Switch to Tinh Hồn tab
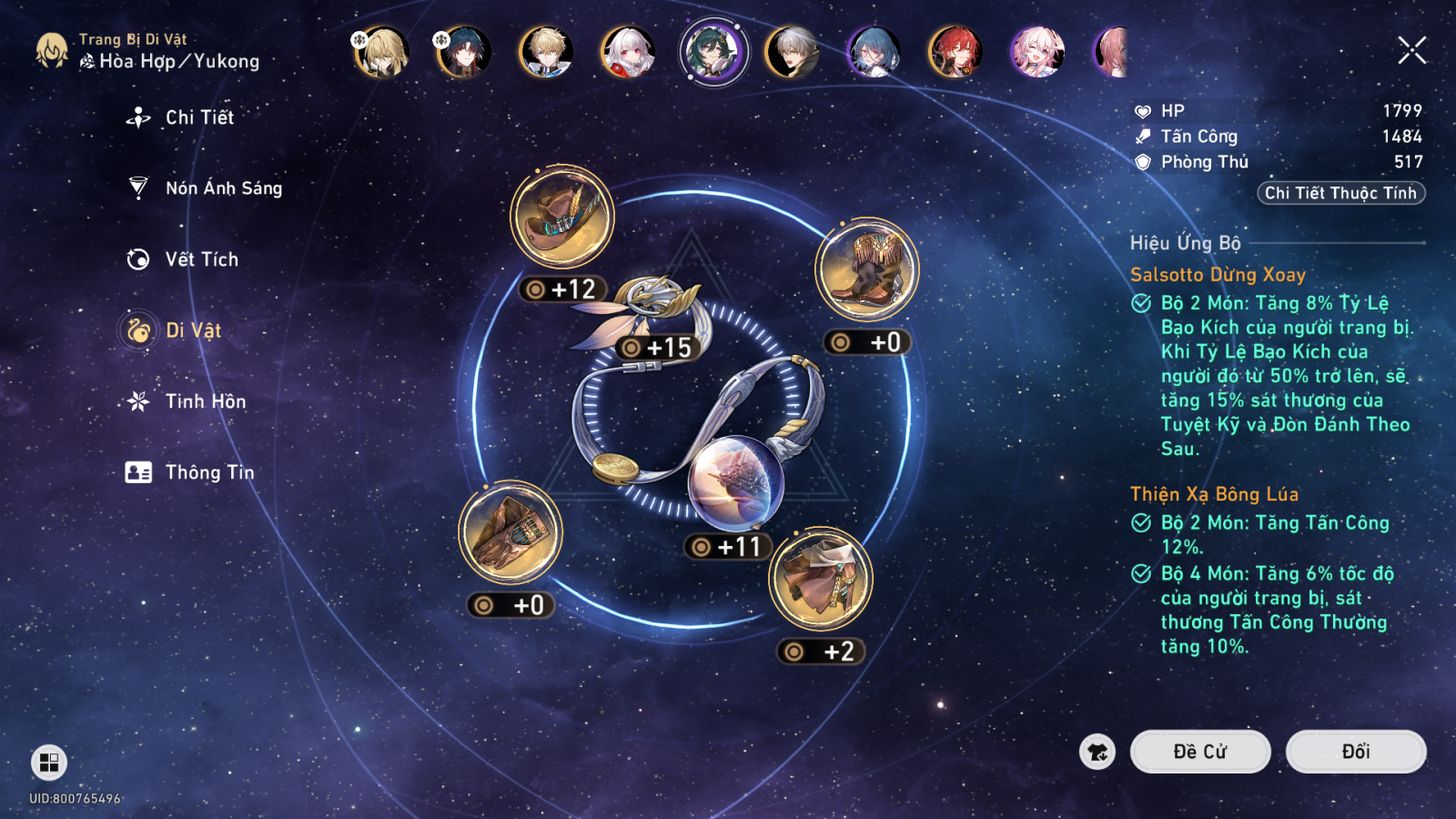This screenshot has width=1456, height=819. click(205, 401)
